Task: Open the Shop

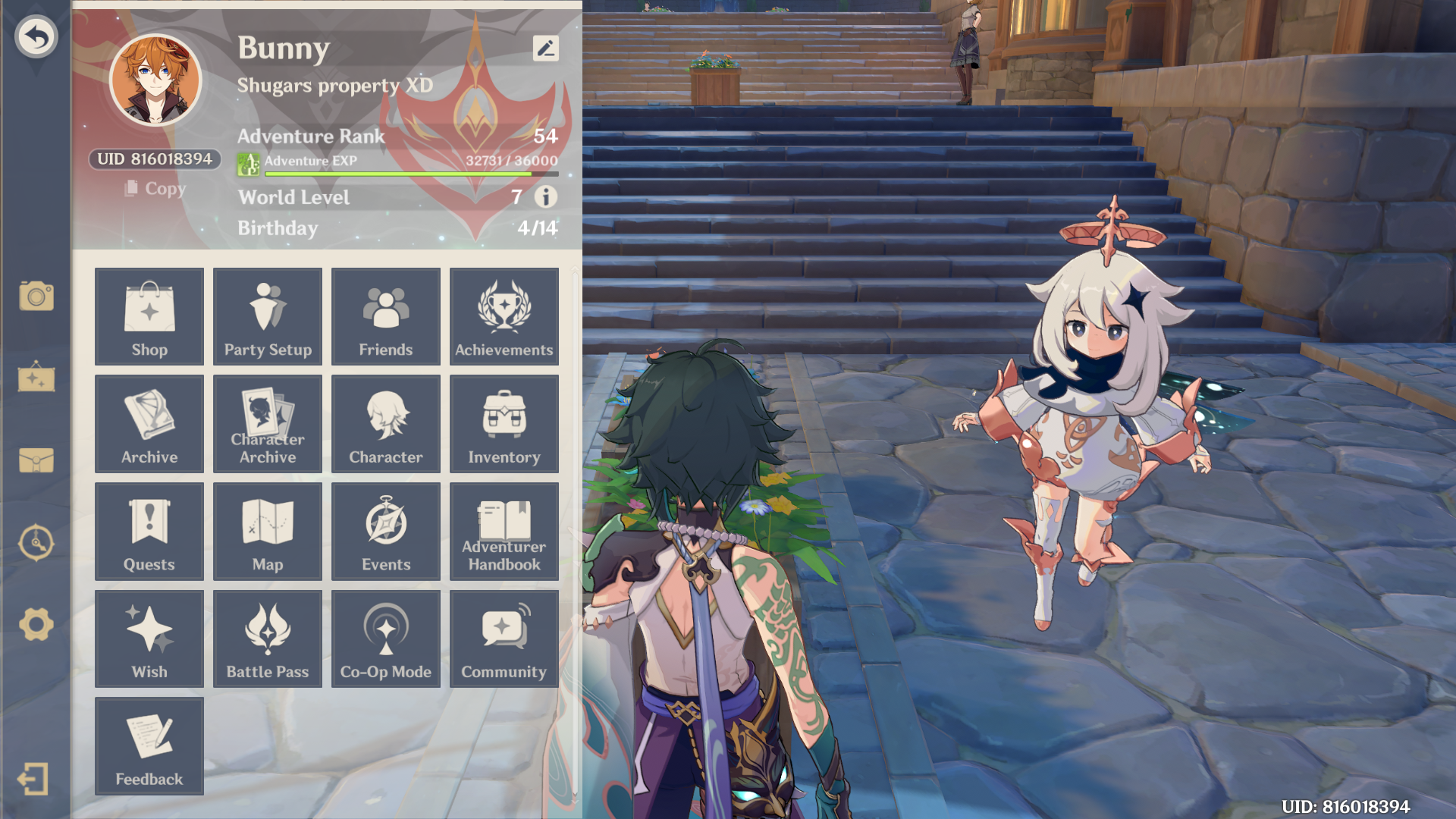Action: point(149,316)
